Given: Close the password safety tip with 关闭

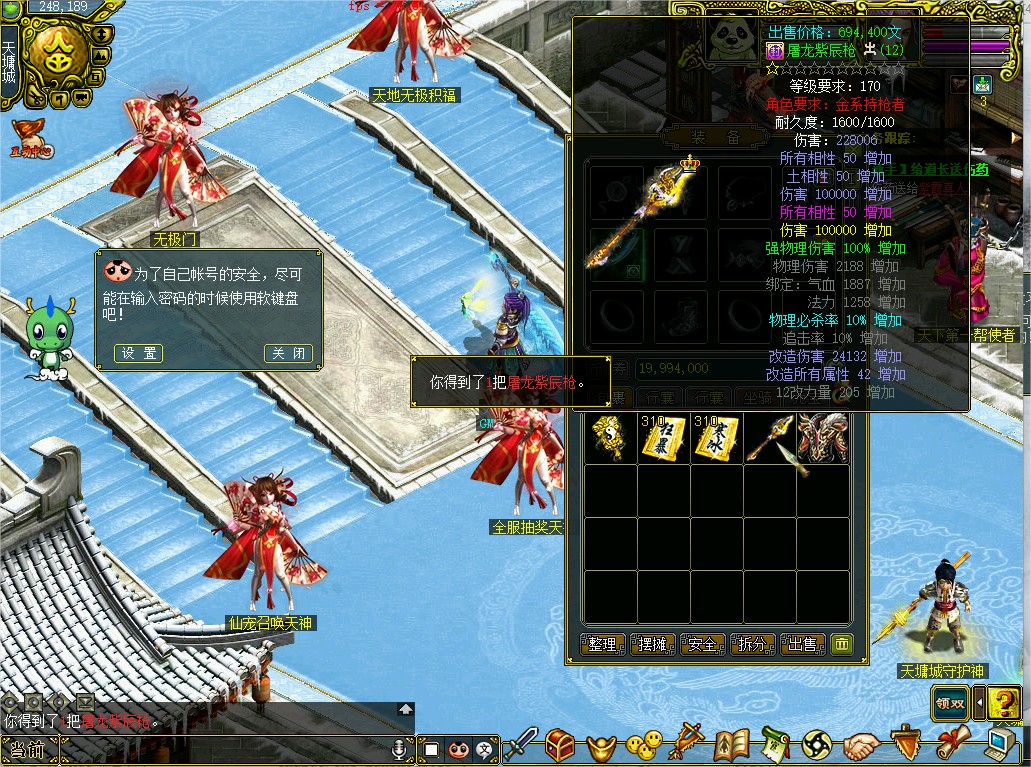Looking at the screenshot, I should (288, 353).
